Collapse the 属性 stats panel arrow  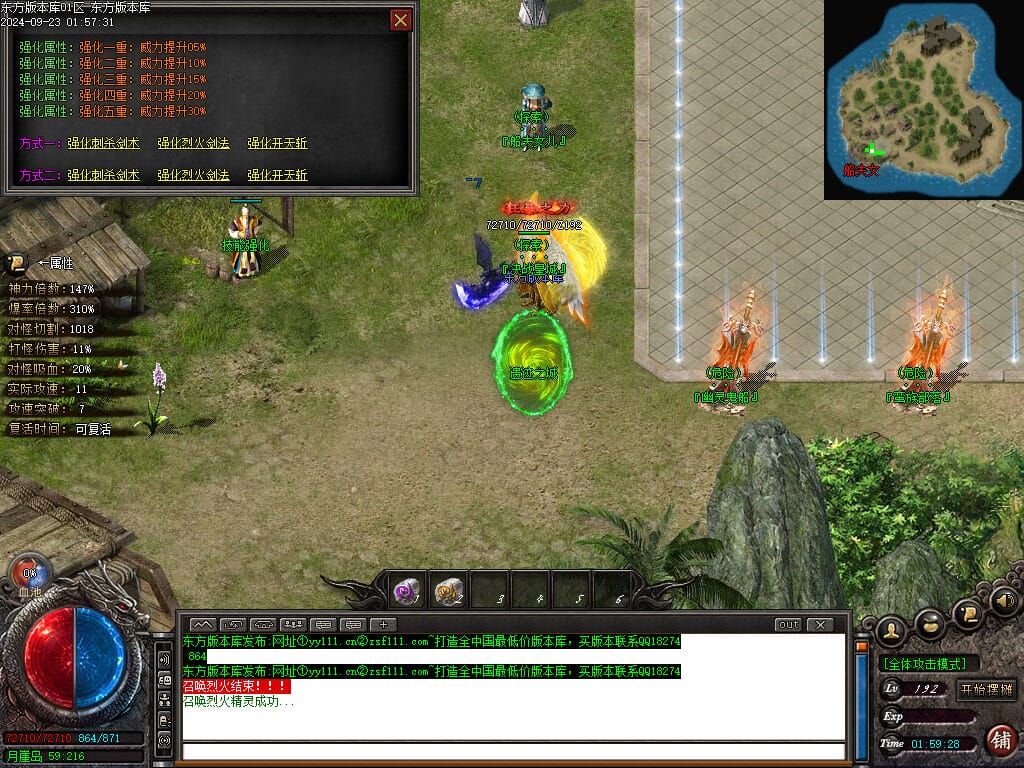point(15,264)
